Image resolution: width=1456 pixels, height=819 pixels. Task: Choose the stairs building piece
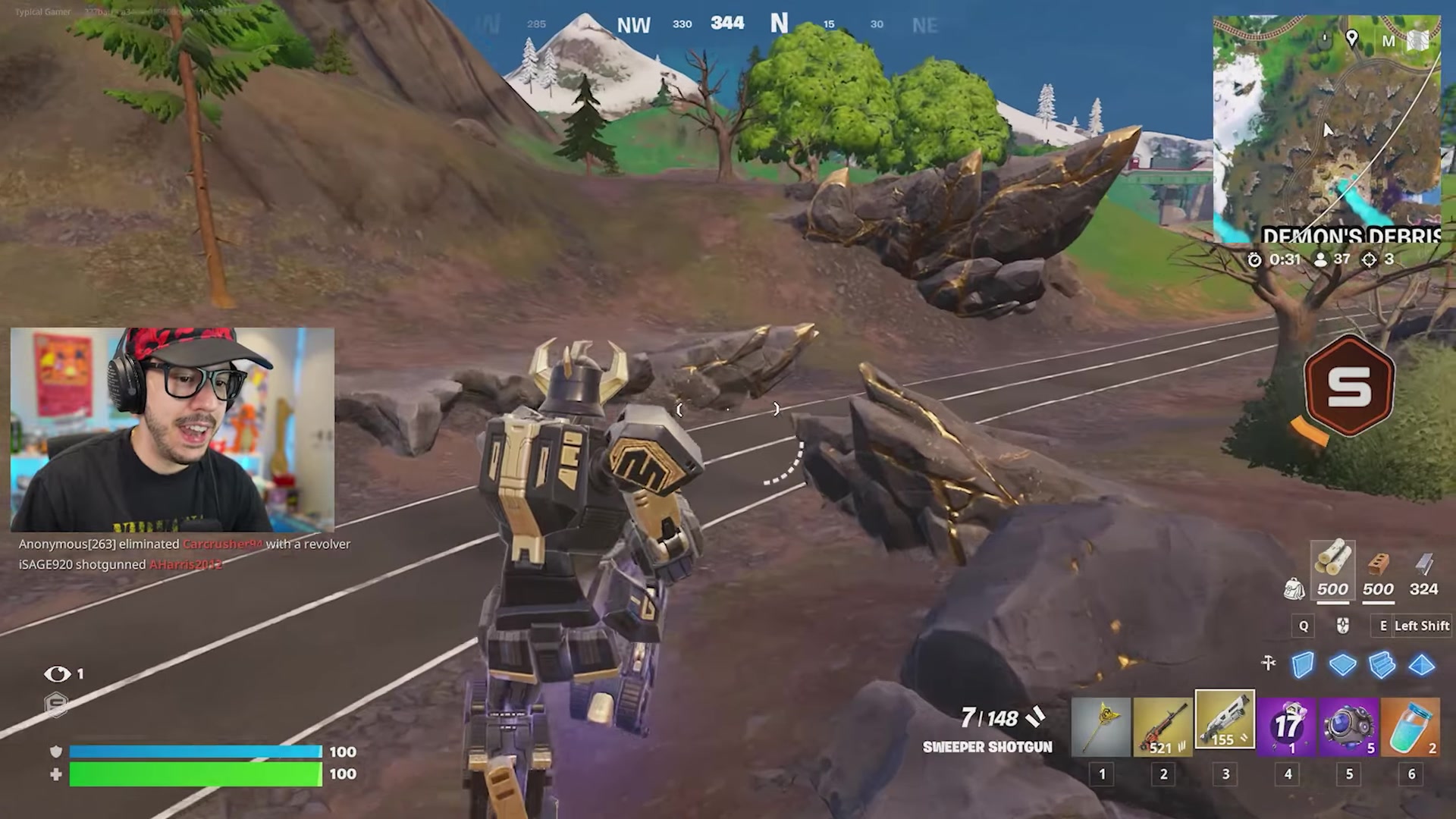click(1382, 665)
